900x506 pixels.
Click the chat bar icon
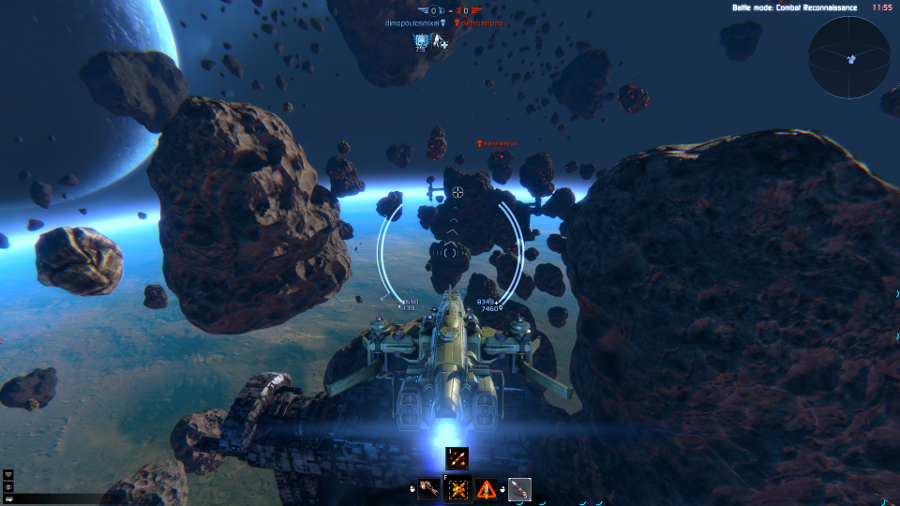tap(9, 497)
